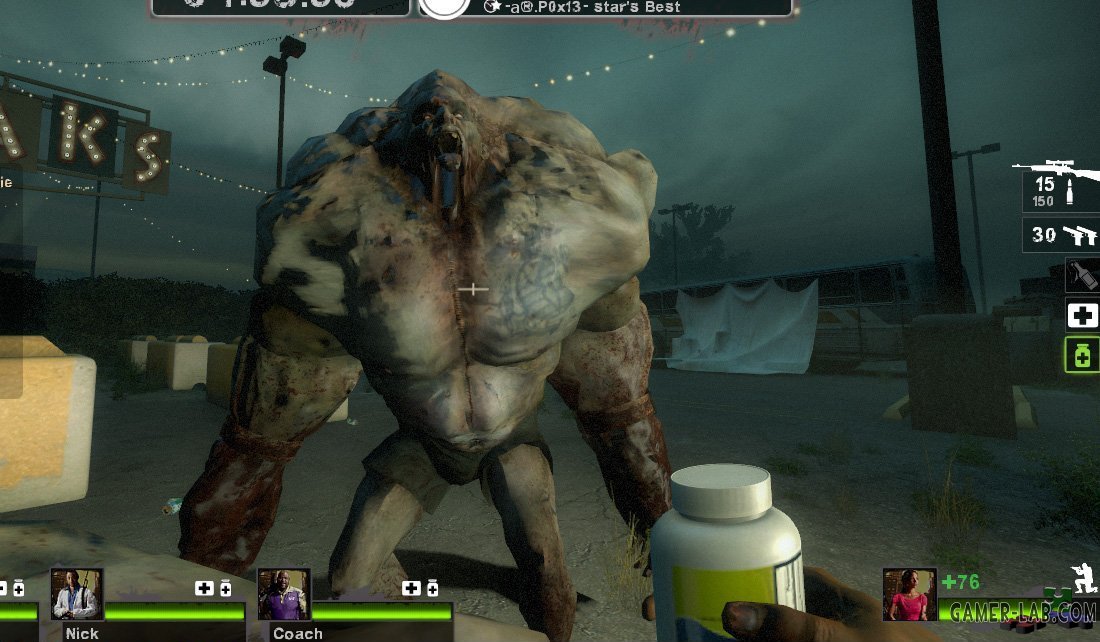Switch to the dual pistols slot
Screen dimensions: 1100x642
[1060, 235]
